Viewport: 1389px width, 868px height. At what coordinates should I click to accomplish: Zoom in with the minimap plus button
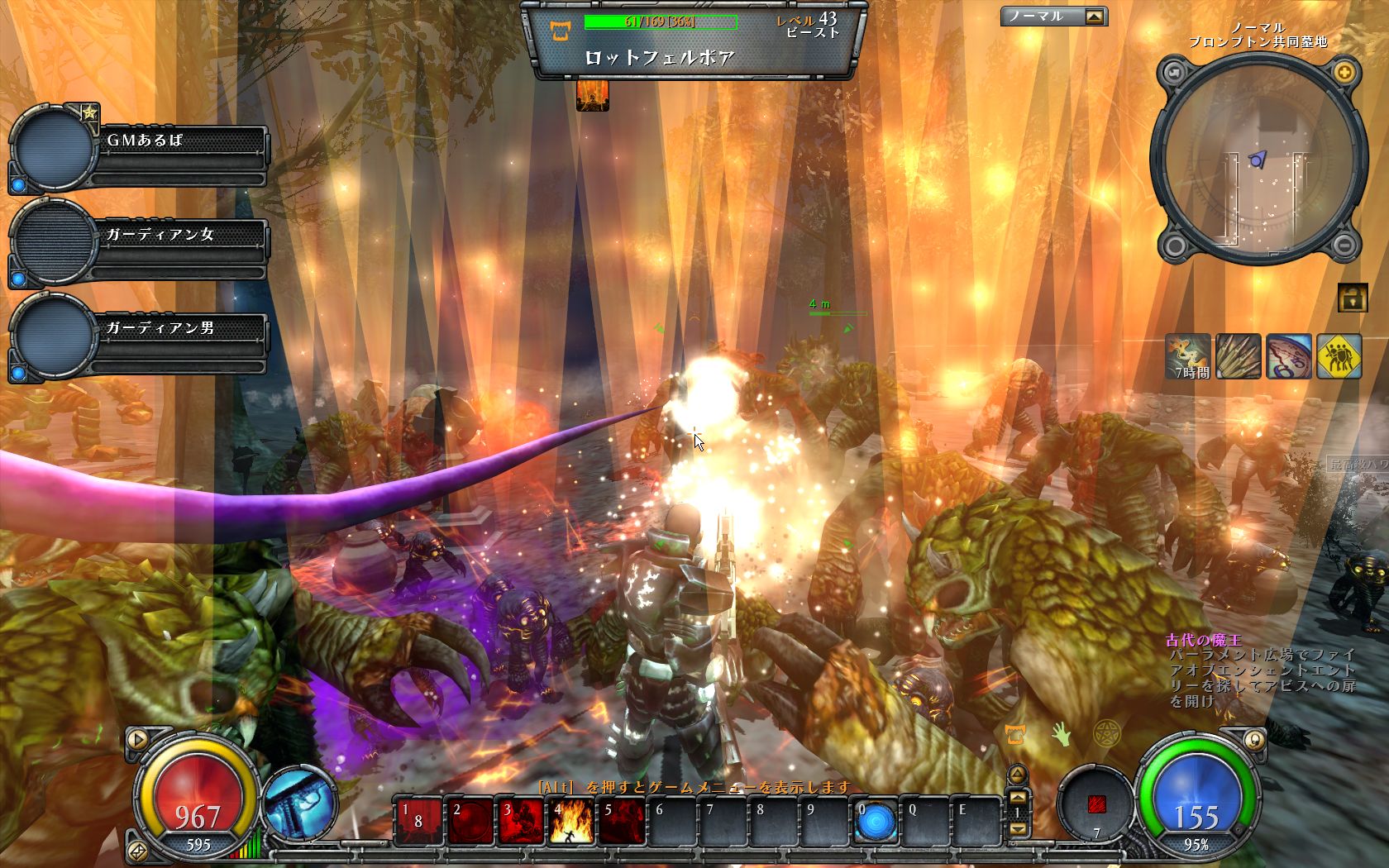click(x=1344, y=72)
